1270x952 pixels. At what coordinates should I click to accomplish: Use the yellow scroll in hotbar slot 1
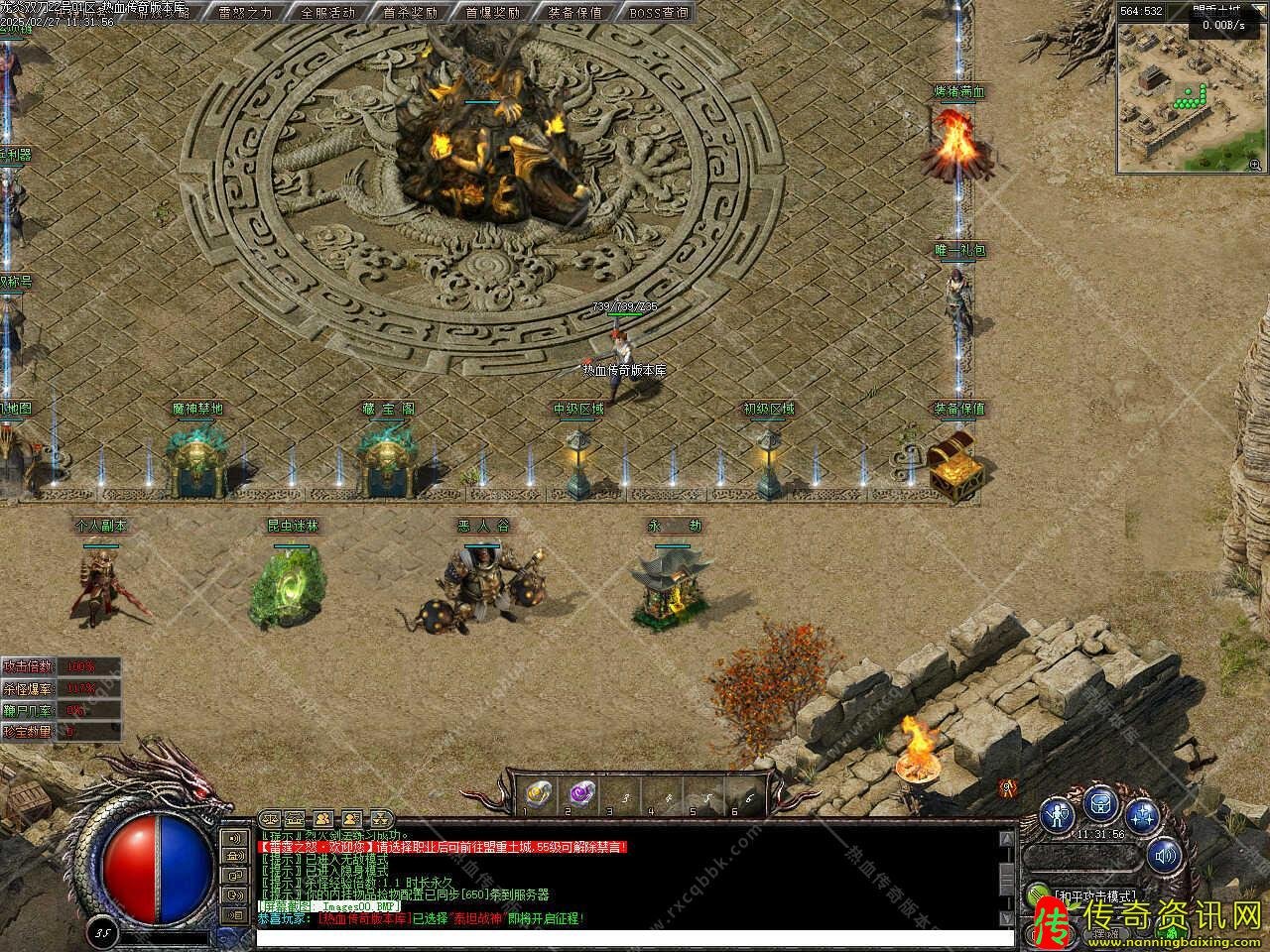pyautogui.click(x=537, y=793)
